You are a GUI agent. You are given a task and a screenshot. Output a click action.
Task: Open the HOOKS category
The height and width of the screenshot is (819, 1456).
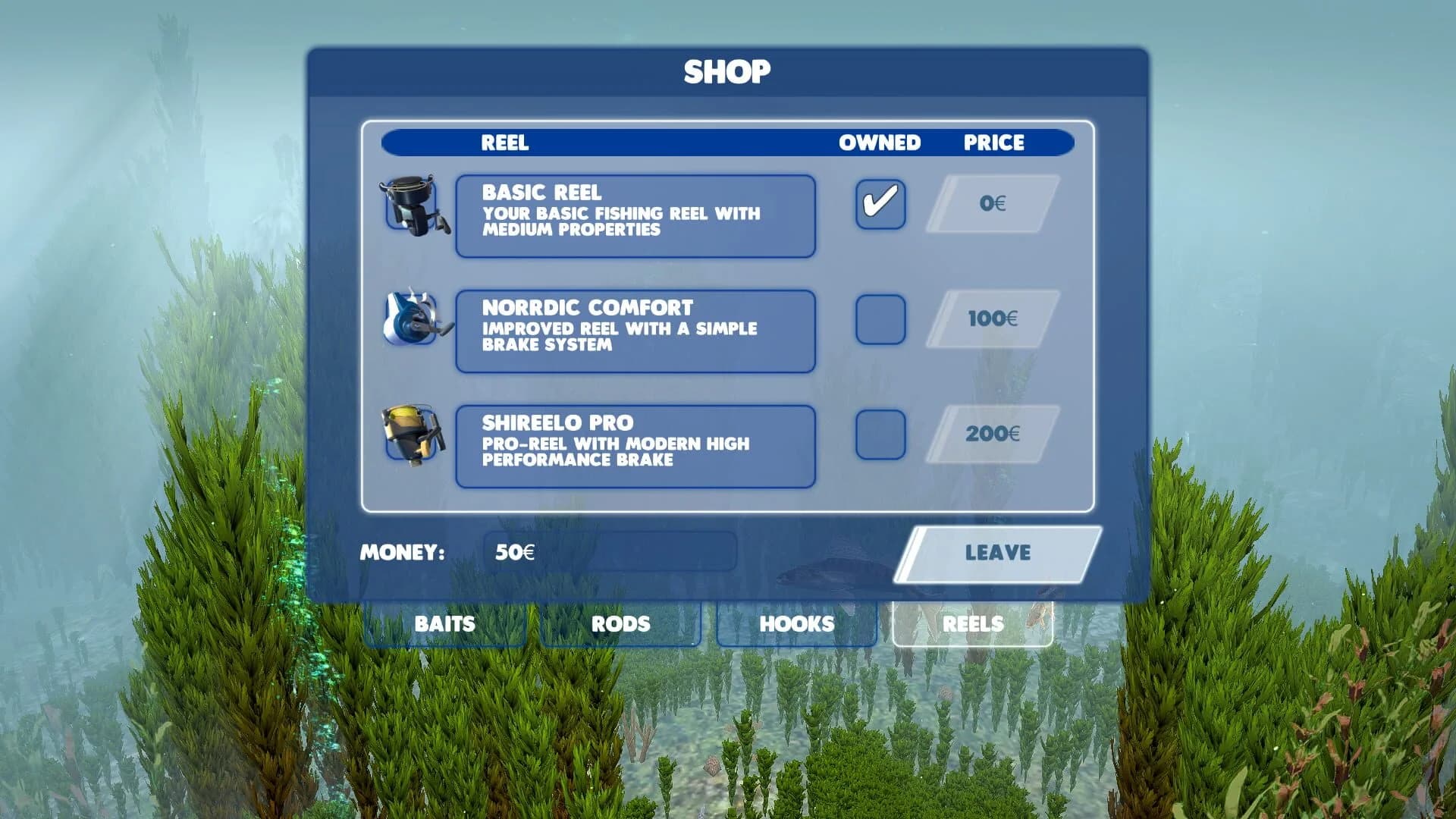pyautogui.click(x=795, y=624)
